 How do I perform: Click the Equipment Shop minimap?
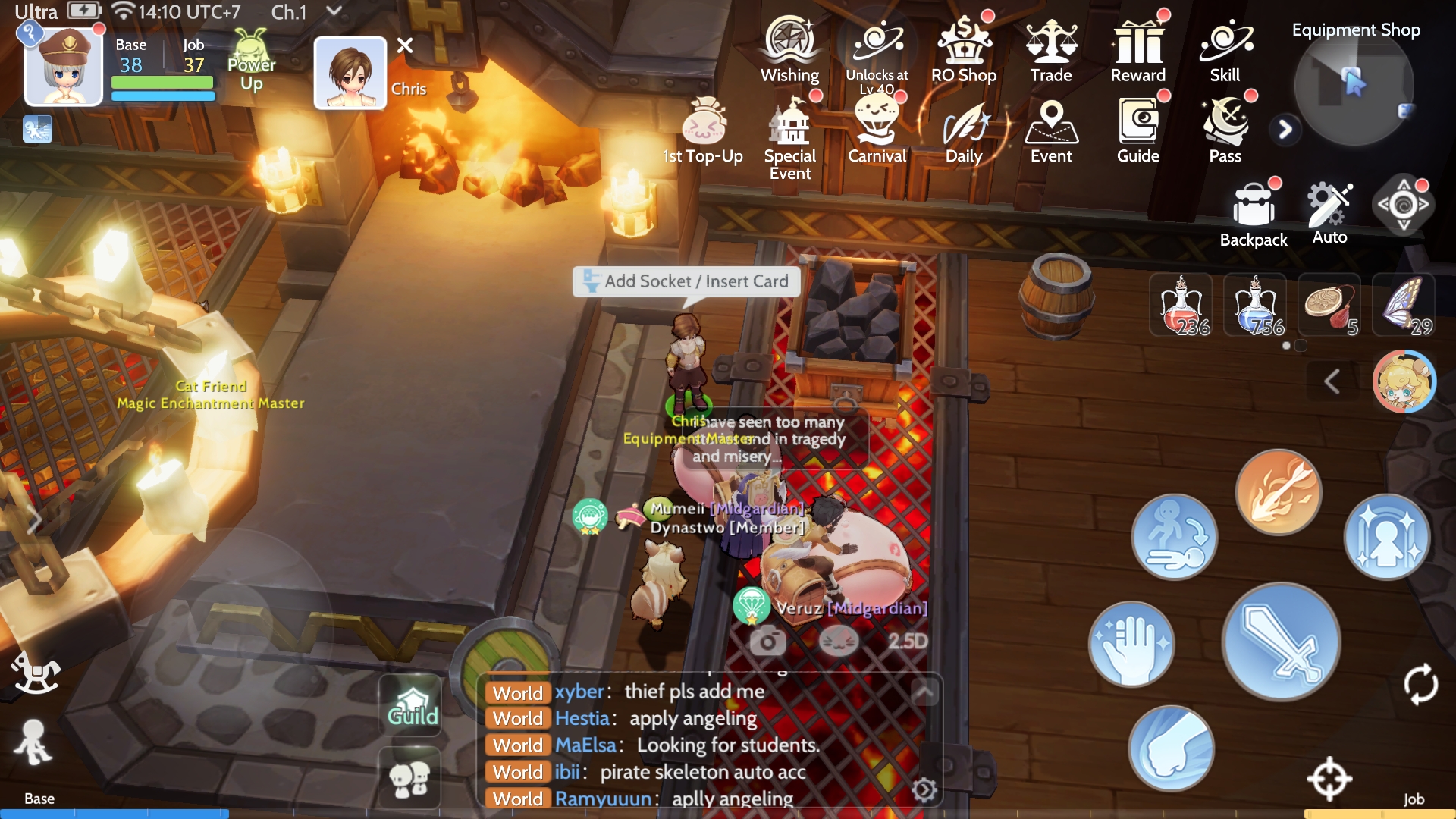1354,87
